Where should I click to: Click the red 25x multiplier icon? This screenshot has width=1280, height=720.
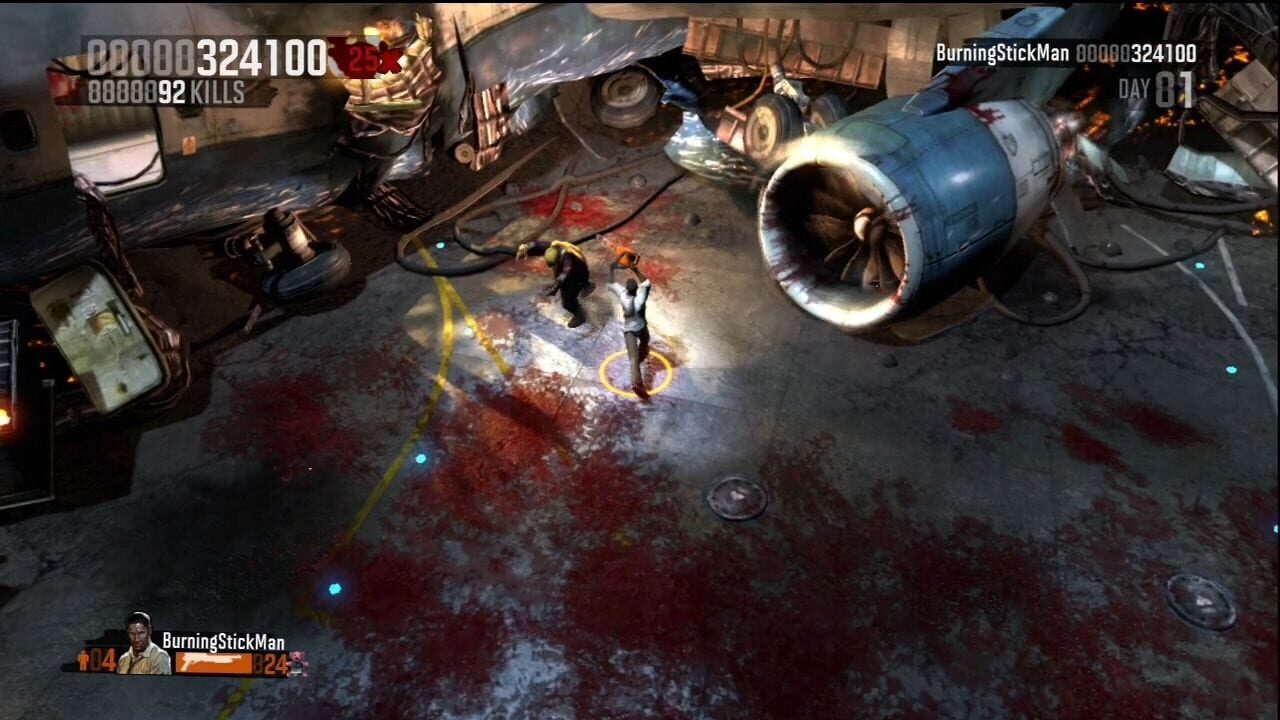[x=372, y=58]
